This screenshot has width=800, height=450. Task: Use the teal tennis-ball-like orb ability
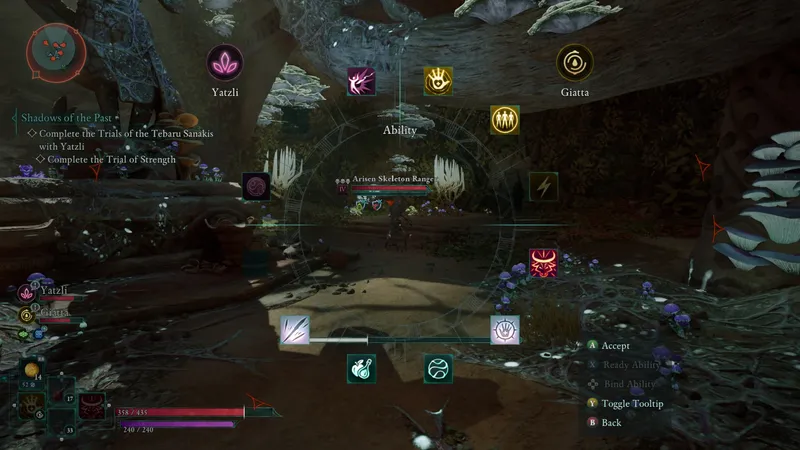coord(437,368)
